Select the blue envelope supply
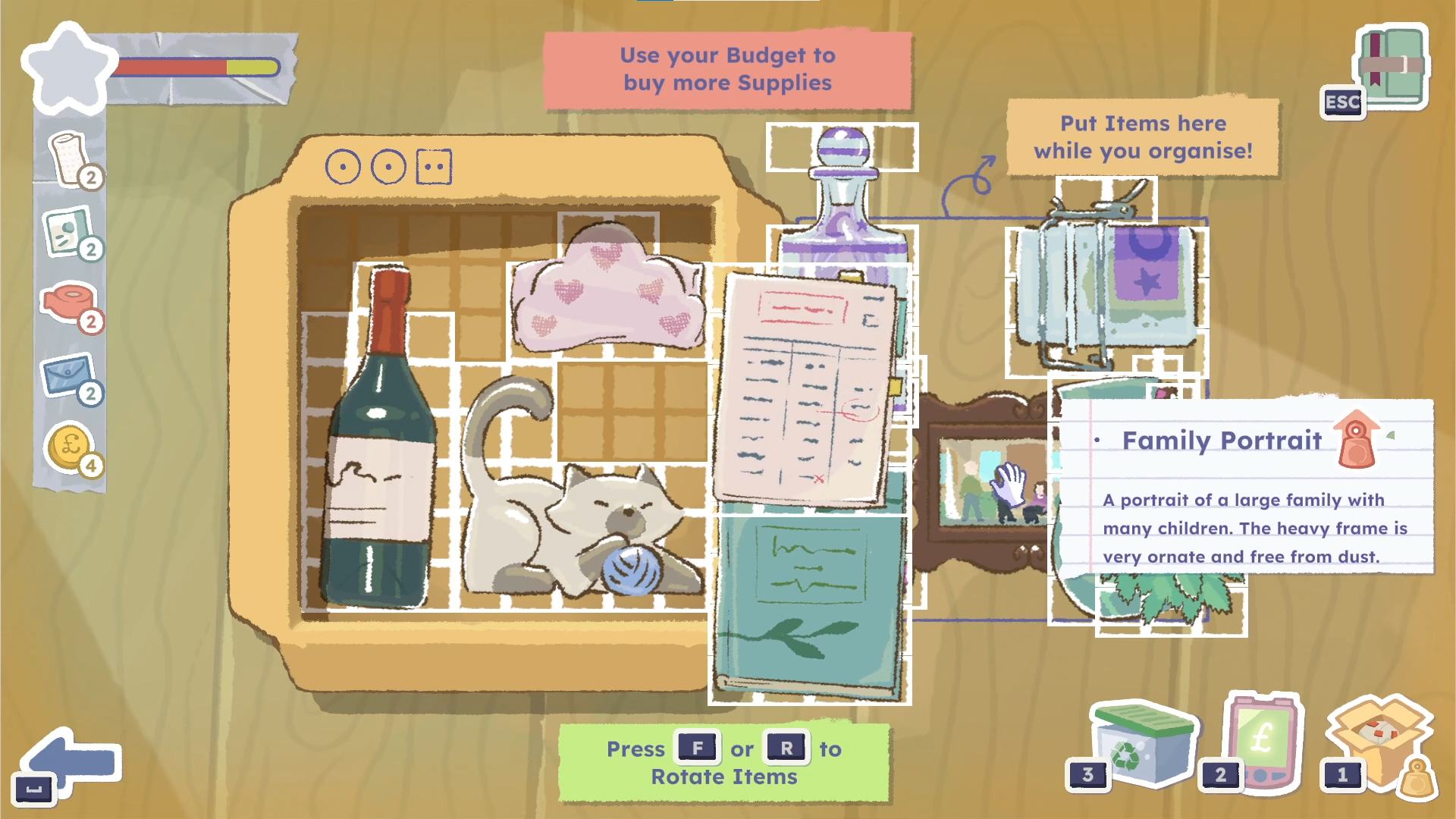 pyautogui.click(x=68, y=375)
